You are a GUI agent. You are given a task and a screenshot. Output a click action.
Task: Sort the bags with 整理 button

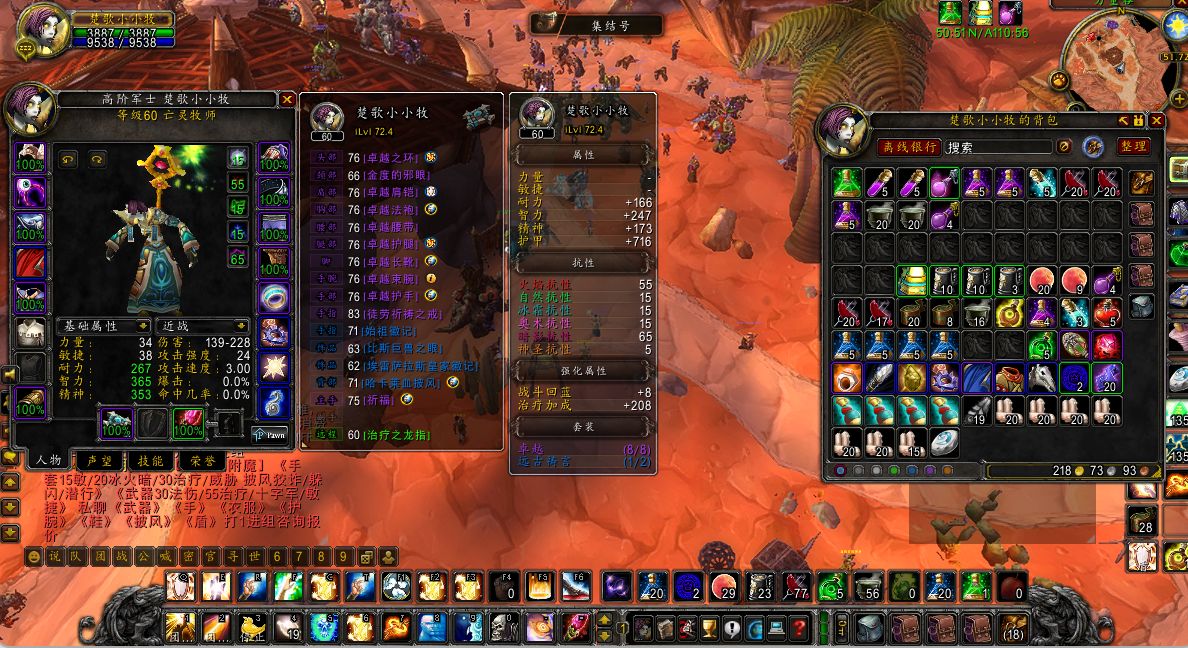[1133, 147]
